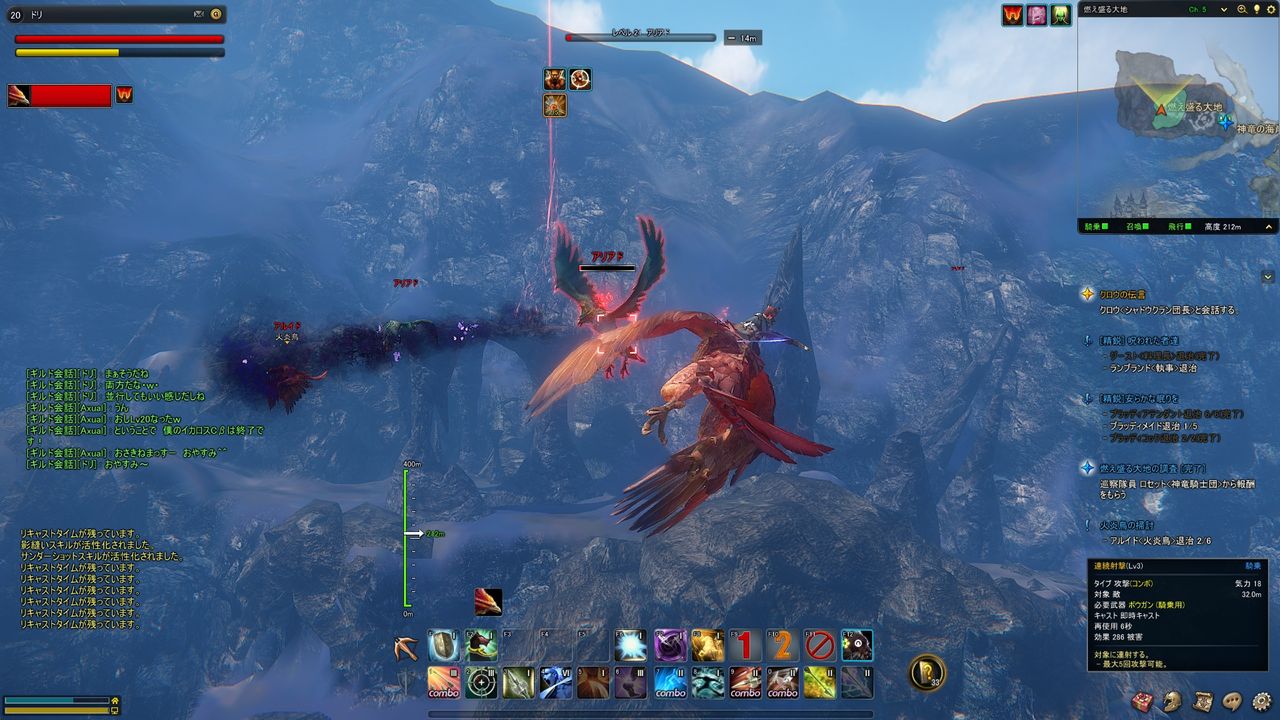
Task: Use the orange number 2 hotbar slot
Action: pyautogui.click(x=781, y=646)
